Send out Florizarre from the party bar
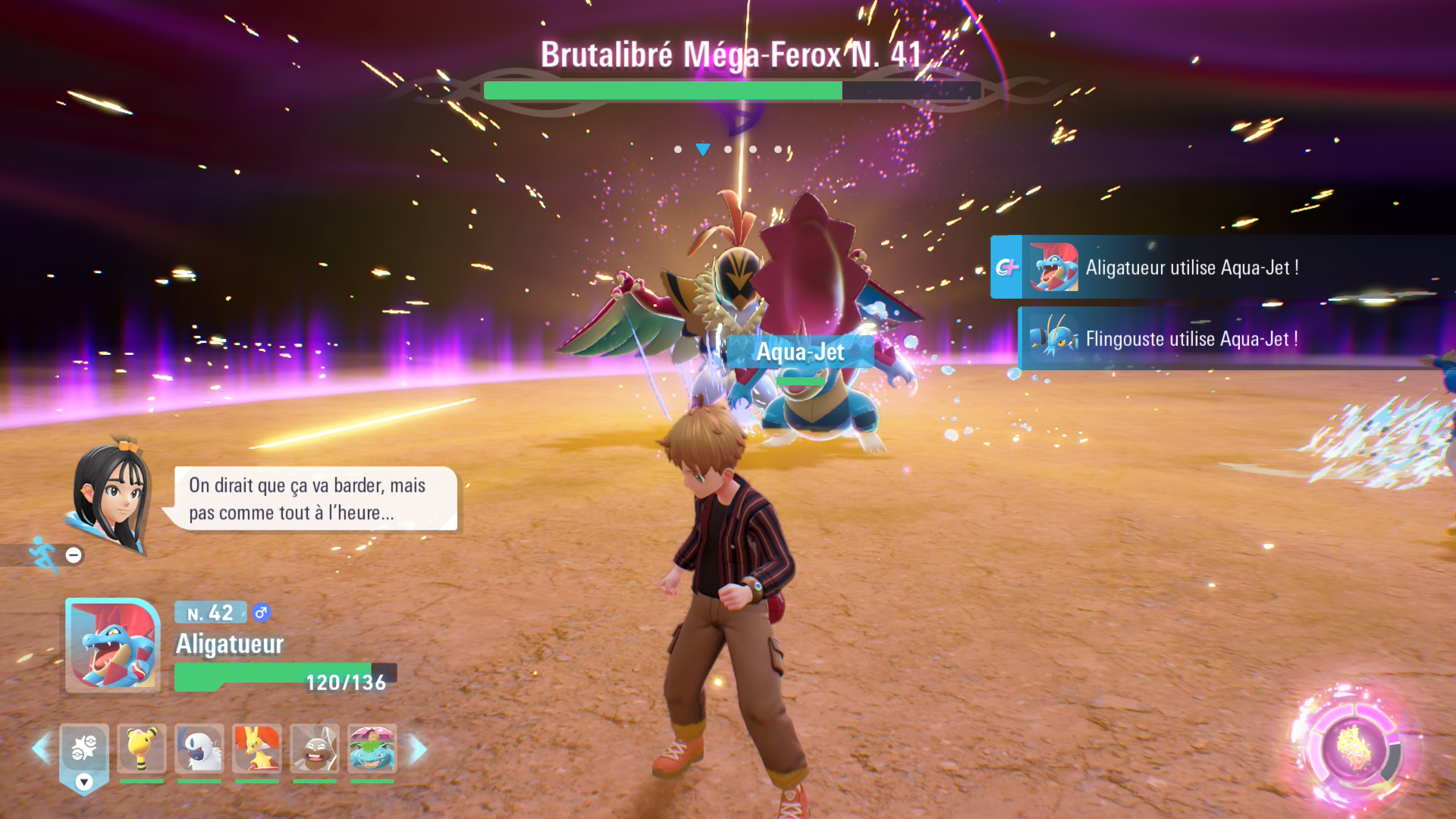Viewport: 1456px width, 819px height. (x=372, y=749)
